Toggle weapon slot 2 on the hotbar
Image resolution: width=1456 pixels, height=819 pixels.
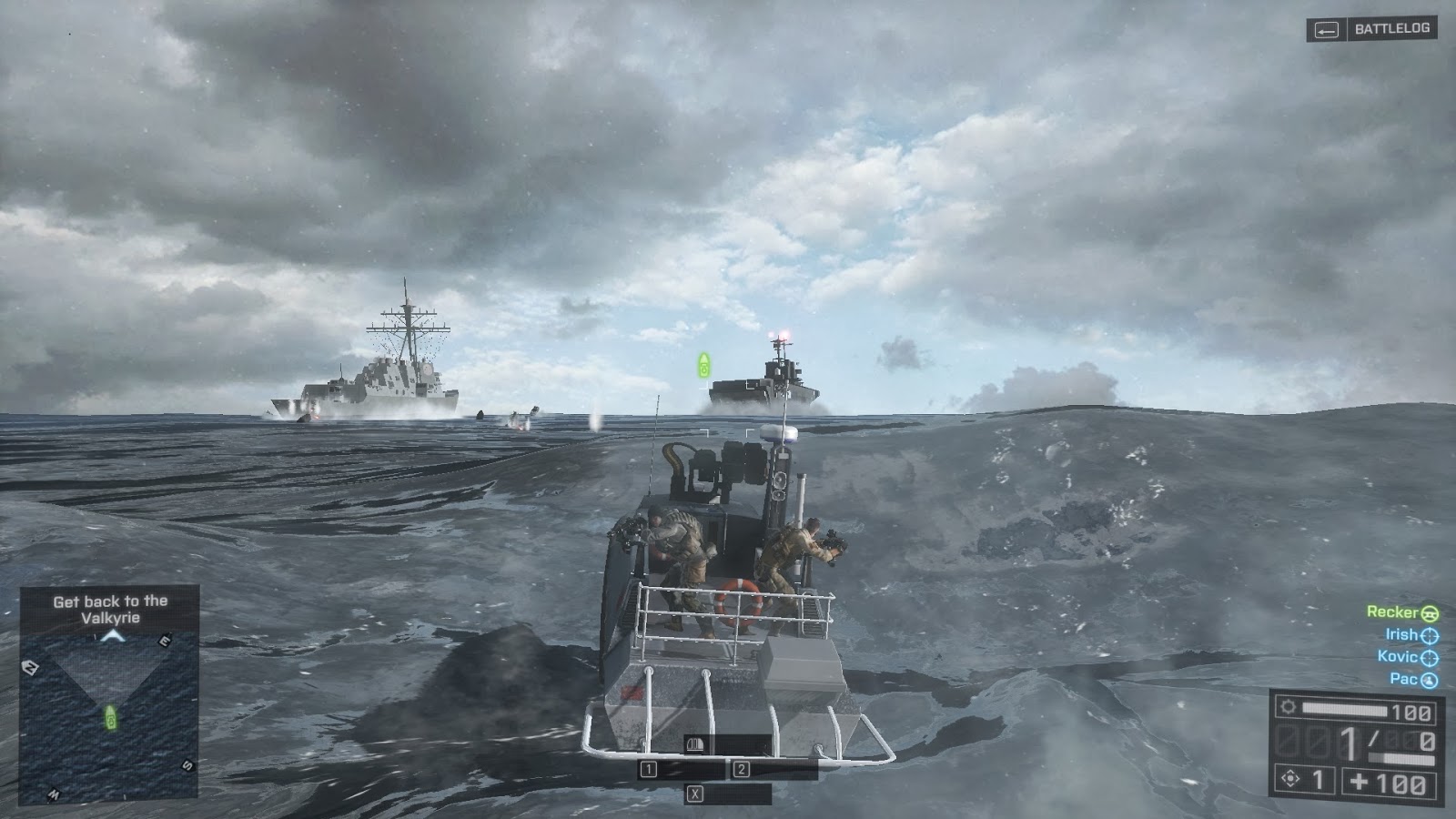pyautogui.click(x=743, y=768)
